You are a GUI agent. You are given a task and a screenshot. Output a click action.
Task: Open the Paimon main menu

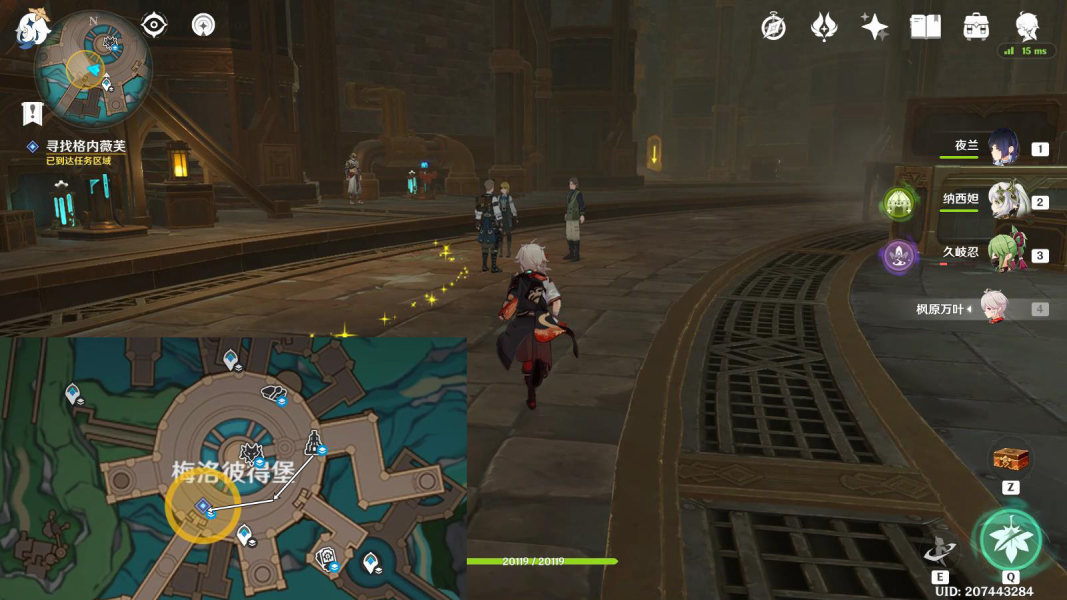(32, 27)
